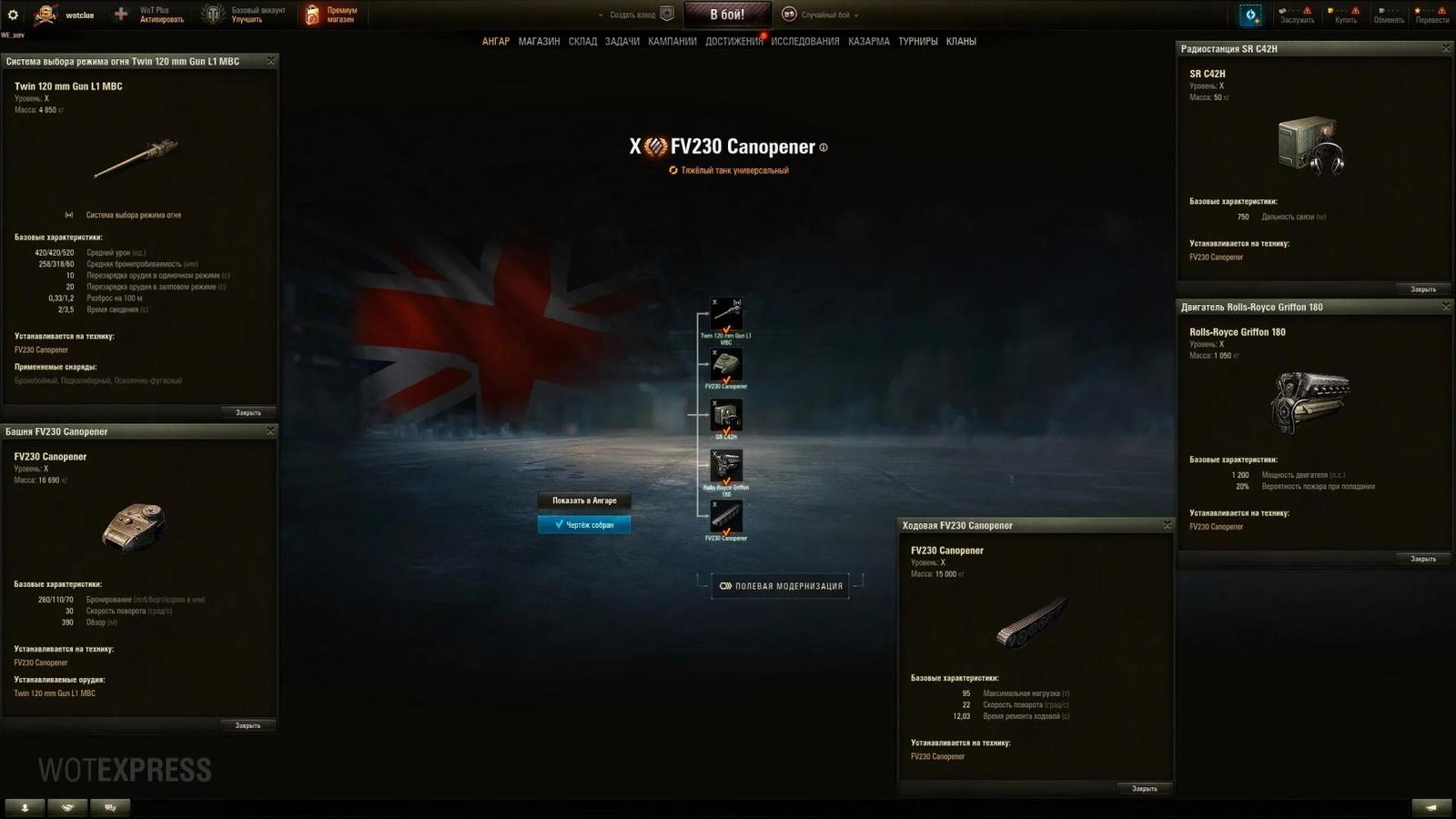Viewport: 1456px width, 819px height.
Task: Click the settings gear icon top-left
Action: (13, 13)
